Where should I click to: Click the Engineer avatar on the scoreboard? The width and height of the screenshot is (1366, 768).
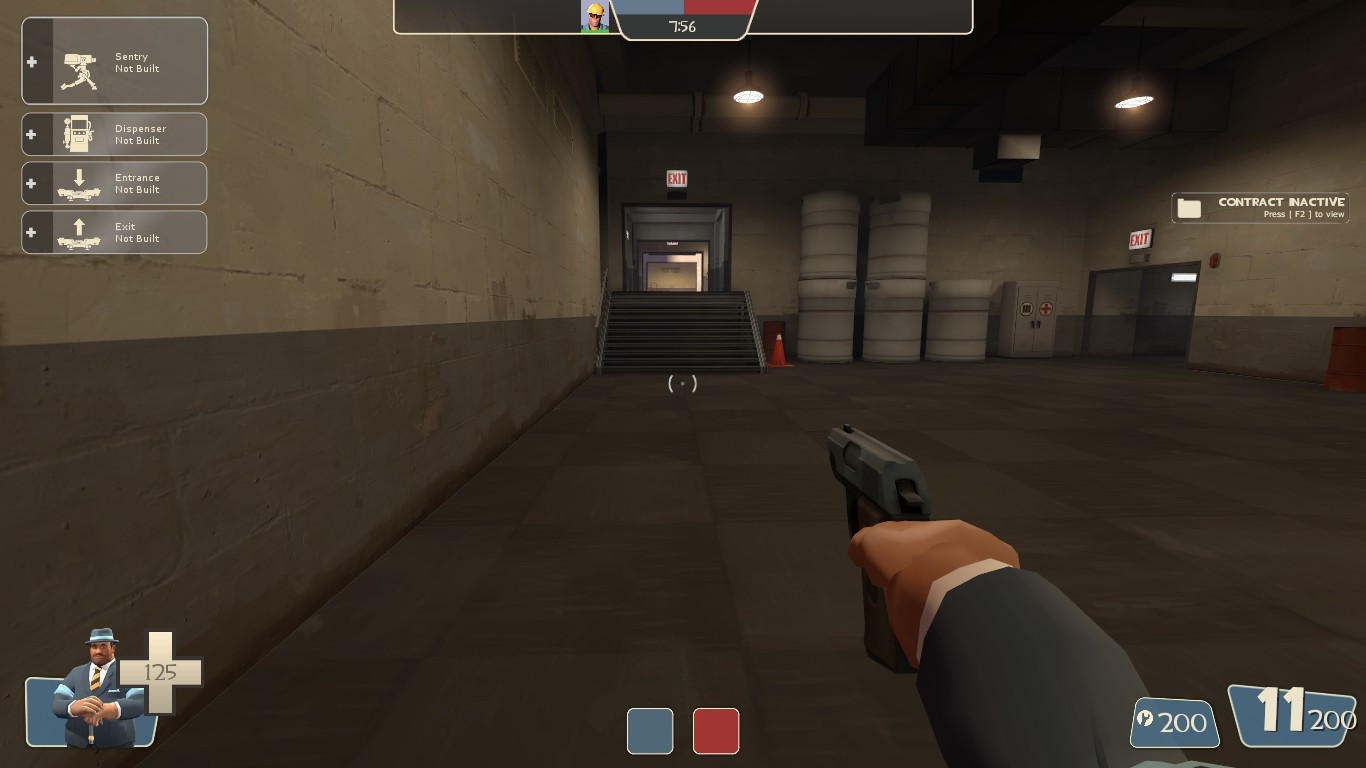pos(594,16)
